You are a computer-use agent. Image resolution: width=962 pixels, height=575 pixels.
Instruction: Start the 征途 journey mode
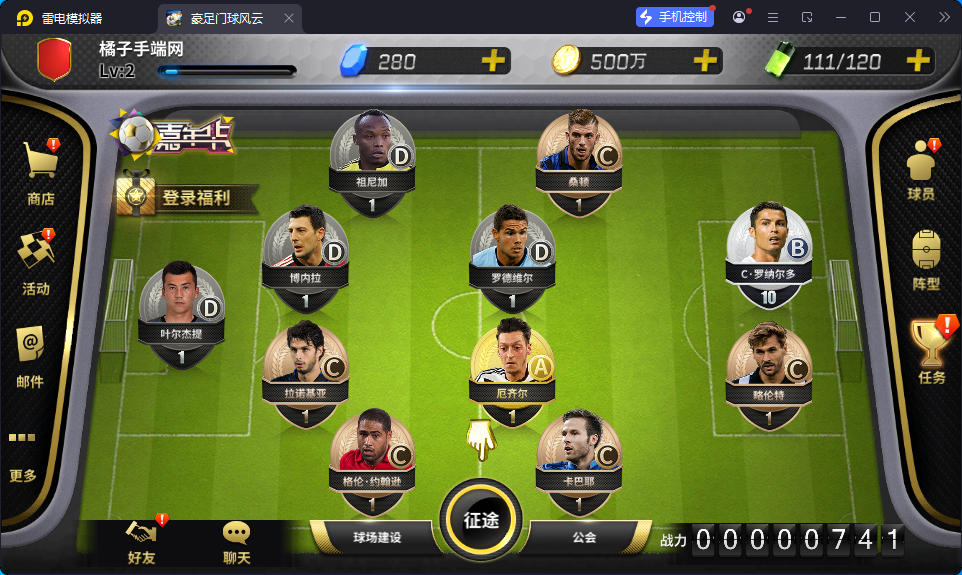(481, 520)
